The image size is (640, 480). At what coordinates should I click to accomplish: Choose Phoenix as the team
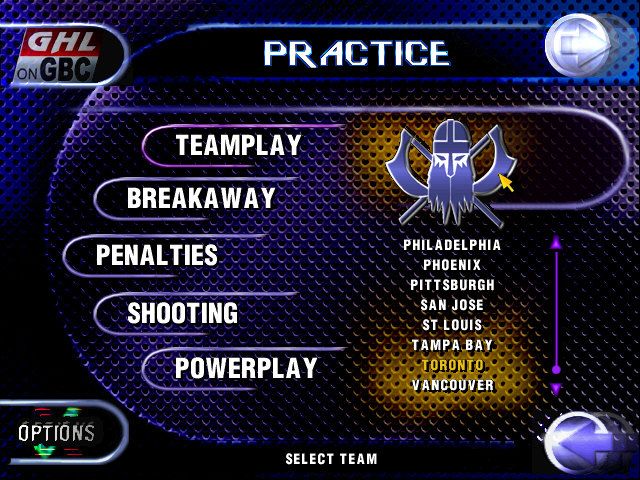pos(451,265)
